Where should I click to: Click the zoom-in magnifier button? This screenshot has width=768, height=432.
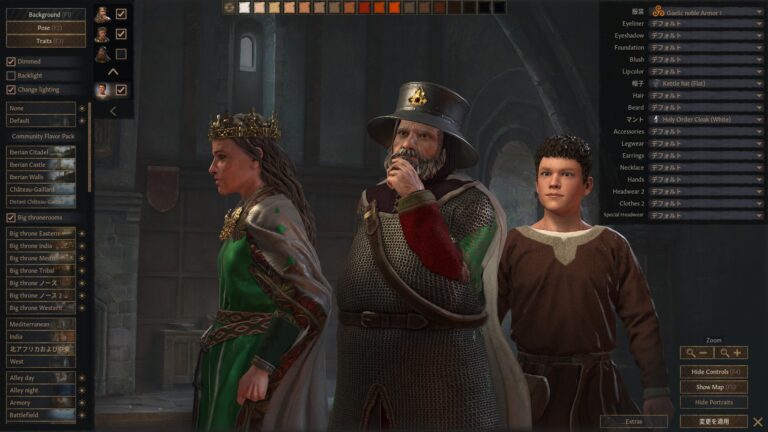coord(733,353)
